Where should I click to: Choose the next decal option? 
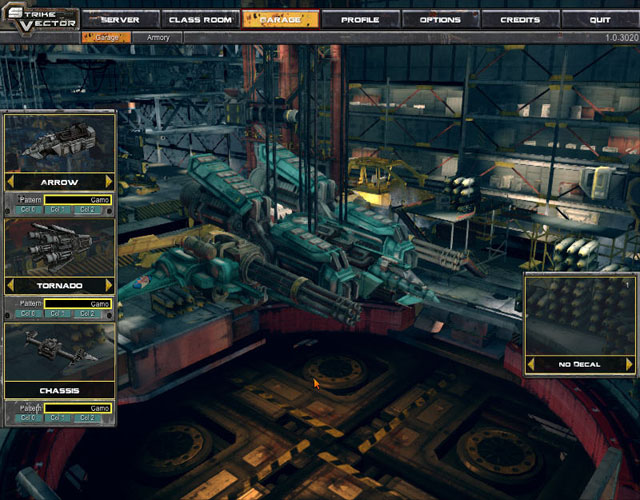click(x=629, y=364)
